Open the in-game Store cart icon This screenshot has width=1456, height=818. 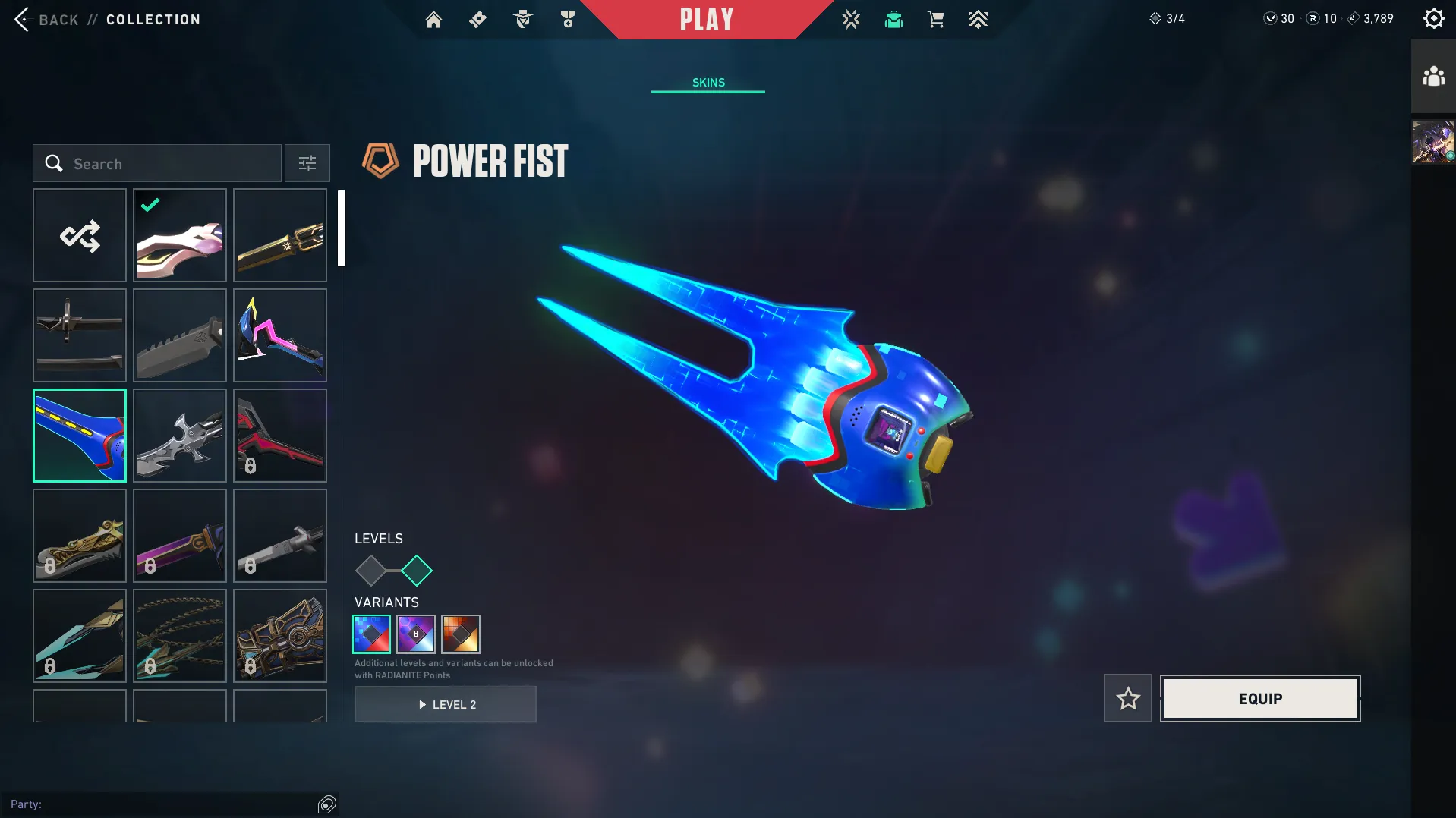(x=935, y=19)
